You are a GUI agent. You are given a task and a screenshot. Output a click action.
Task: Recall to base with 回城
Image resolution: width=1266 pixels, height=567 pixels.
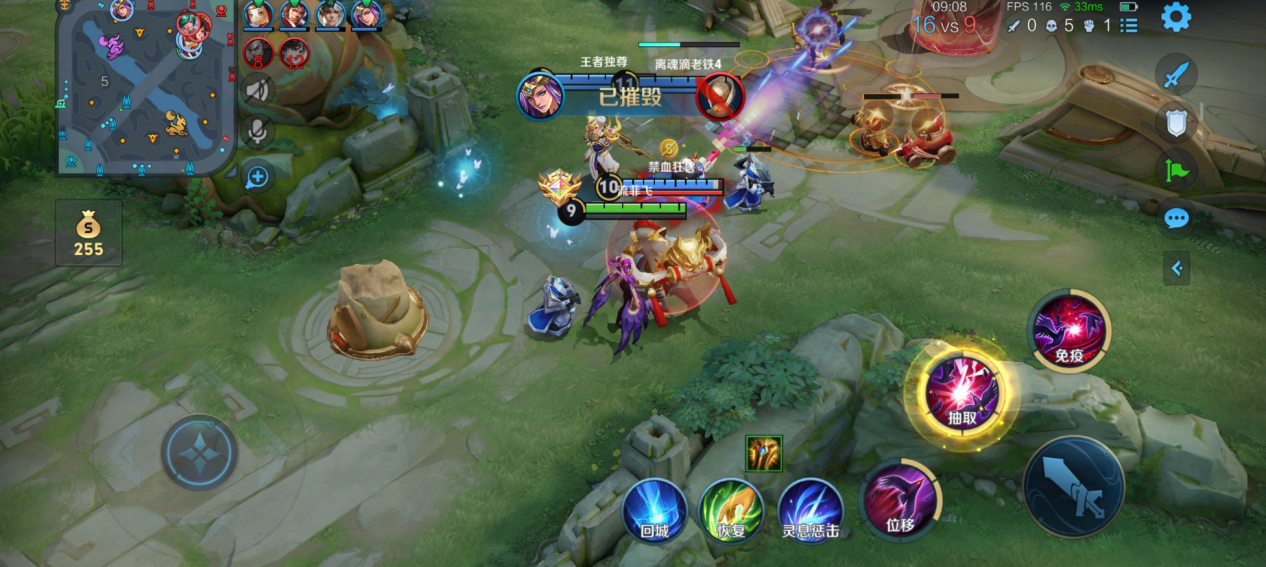(654, 511)
